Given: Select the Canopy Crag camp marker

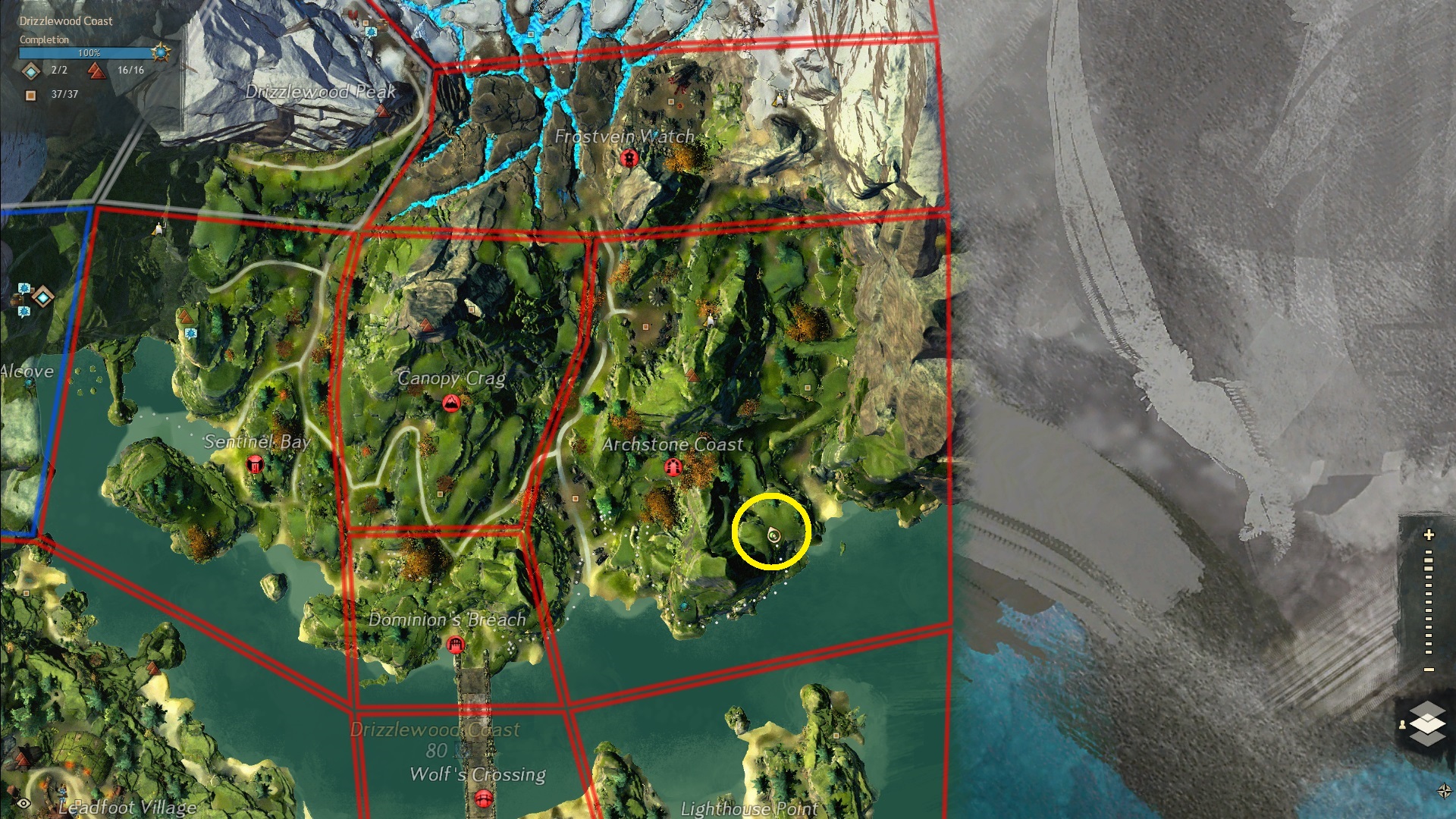Looking at the screenshot, I should coord(451,403).
